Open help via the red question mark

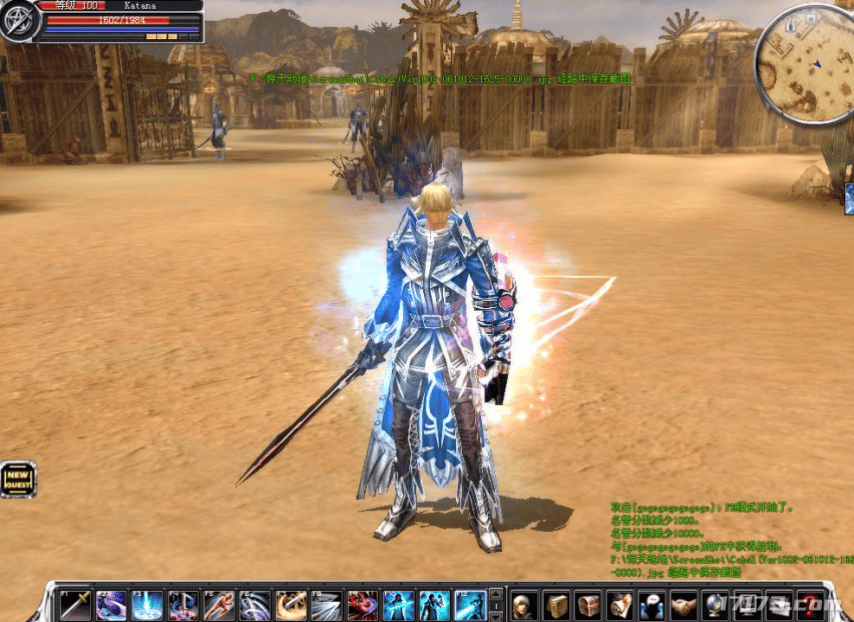808,605
